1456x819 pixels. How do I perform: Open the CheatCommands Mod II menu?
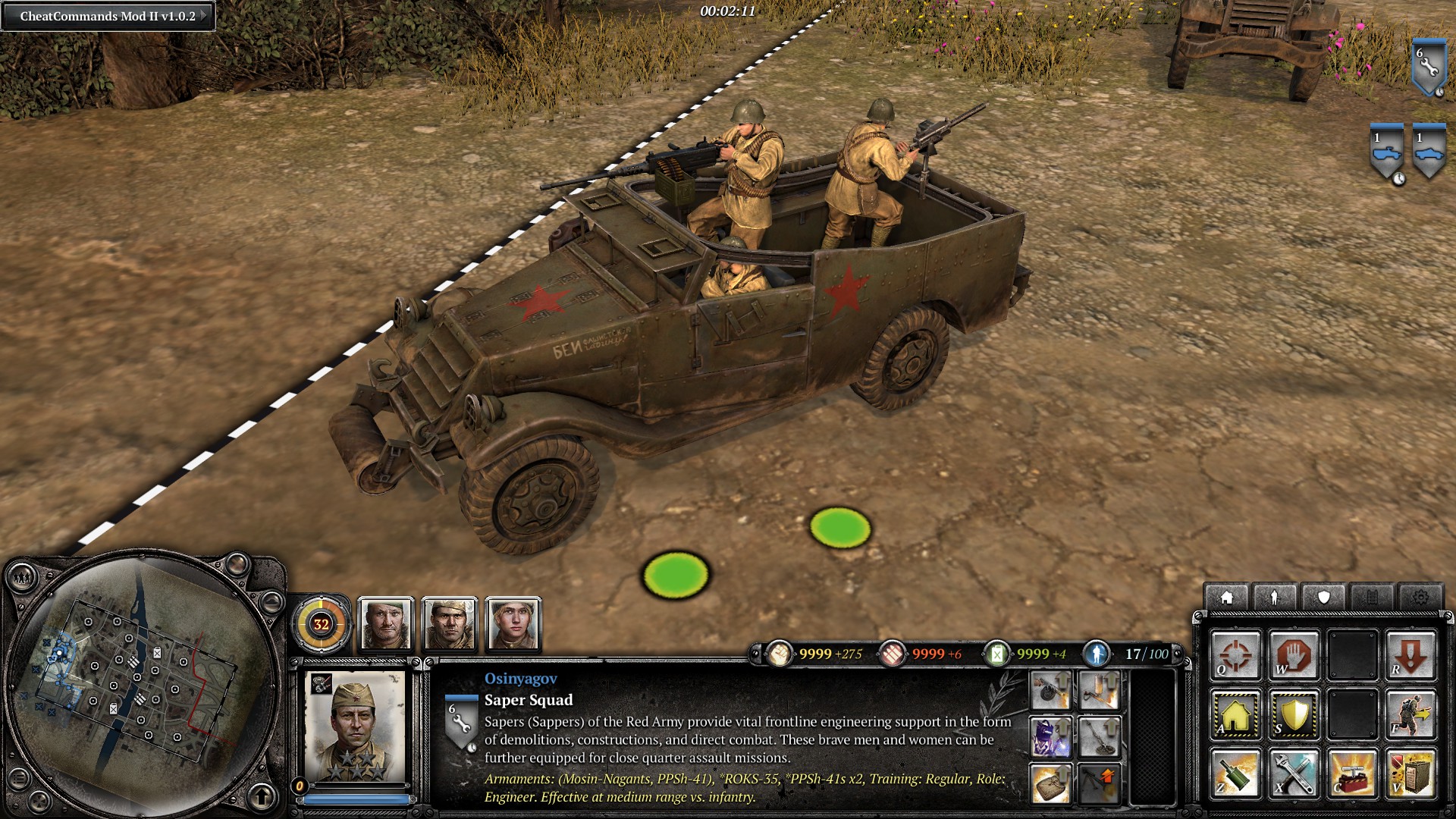(108, 16)
